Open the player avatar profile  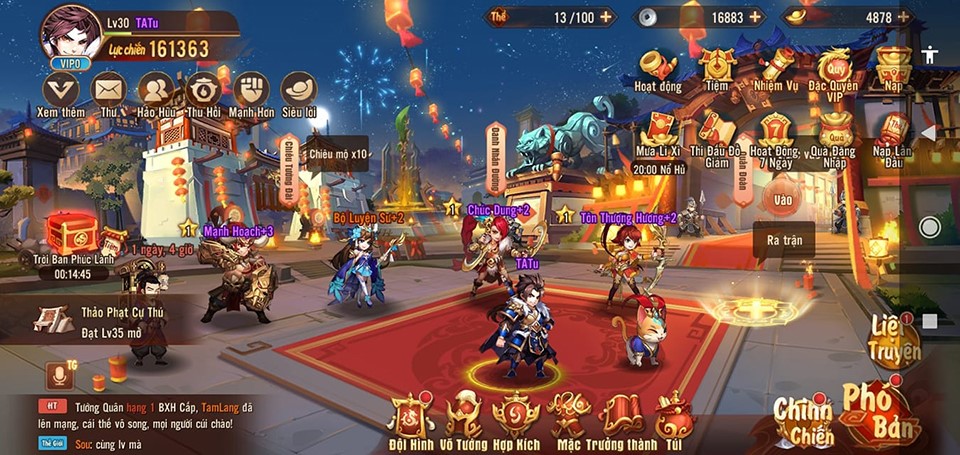(x=70, y=34)
